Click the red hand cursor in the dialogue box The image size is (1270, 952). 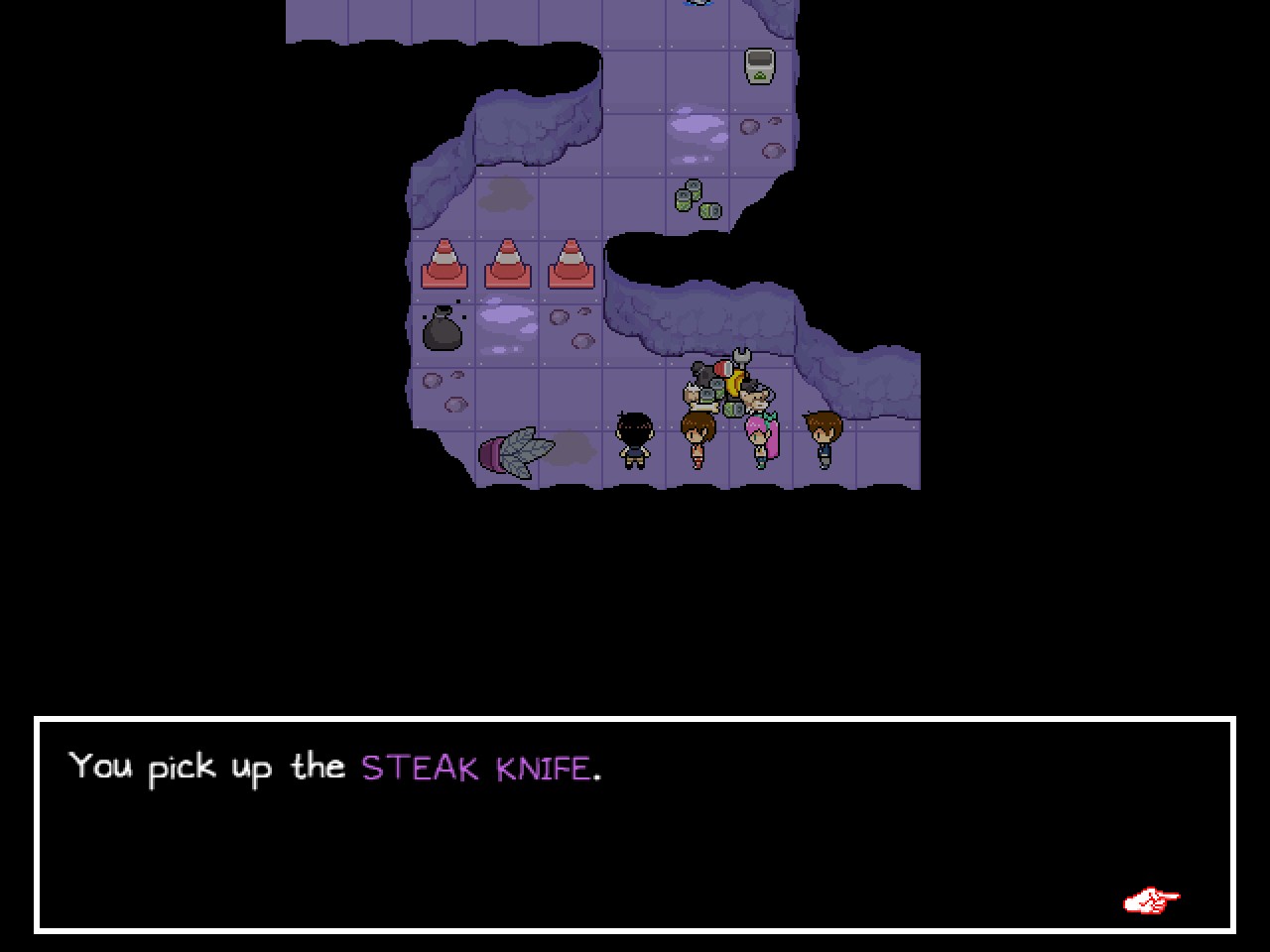[1151, 900]
